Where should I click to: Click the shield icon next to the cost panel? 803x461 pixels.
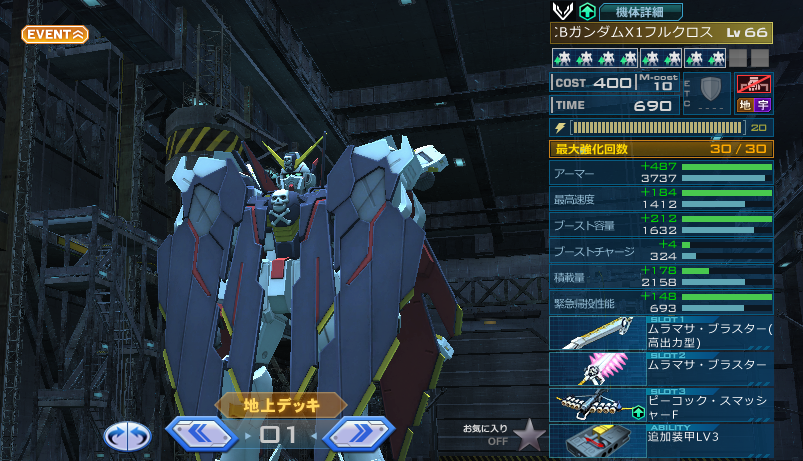point(710,93)
